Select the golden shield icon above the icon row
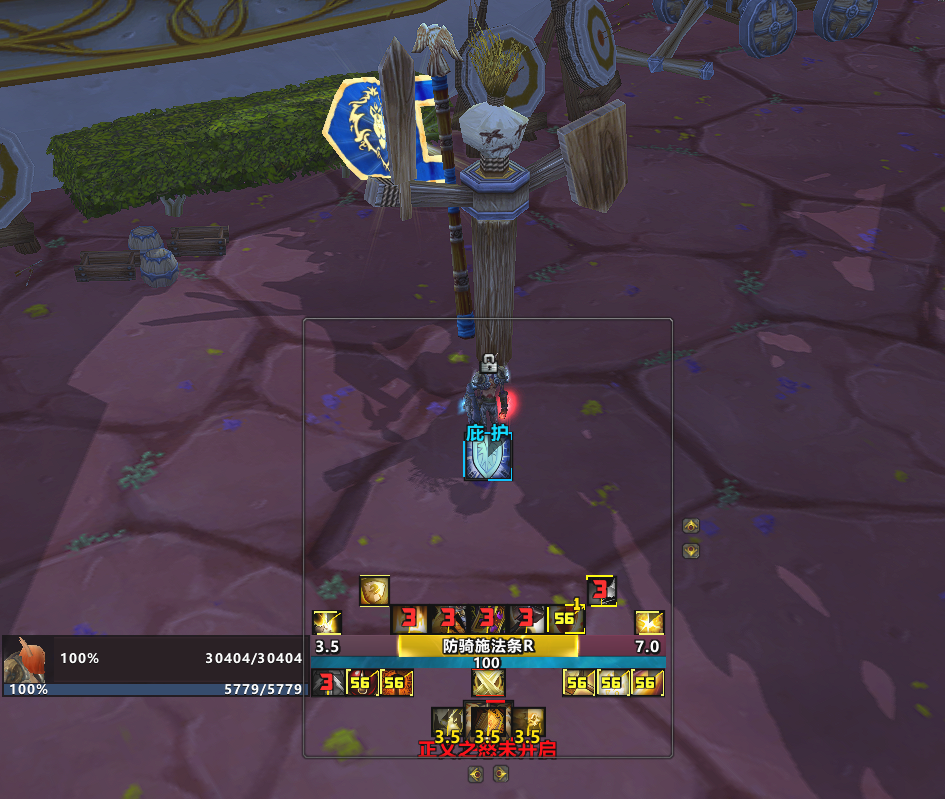This screenshot has height=799, width=945. click(x=374, y=591)
